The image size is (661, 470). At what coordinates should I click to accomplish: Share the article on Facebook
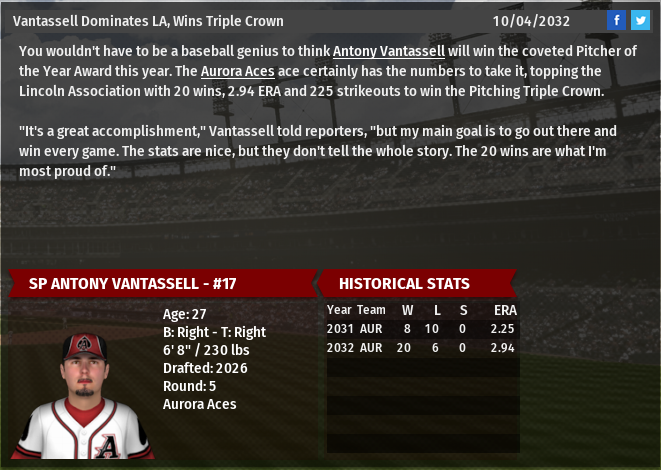[617, 20]
